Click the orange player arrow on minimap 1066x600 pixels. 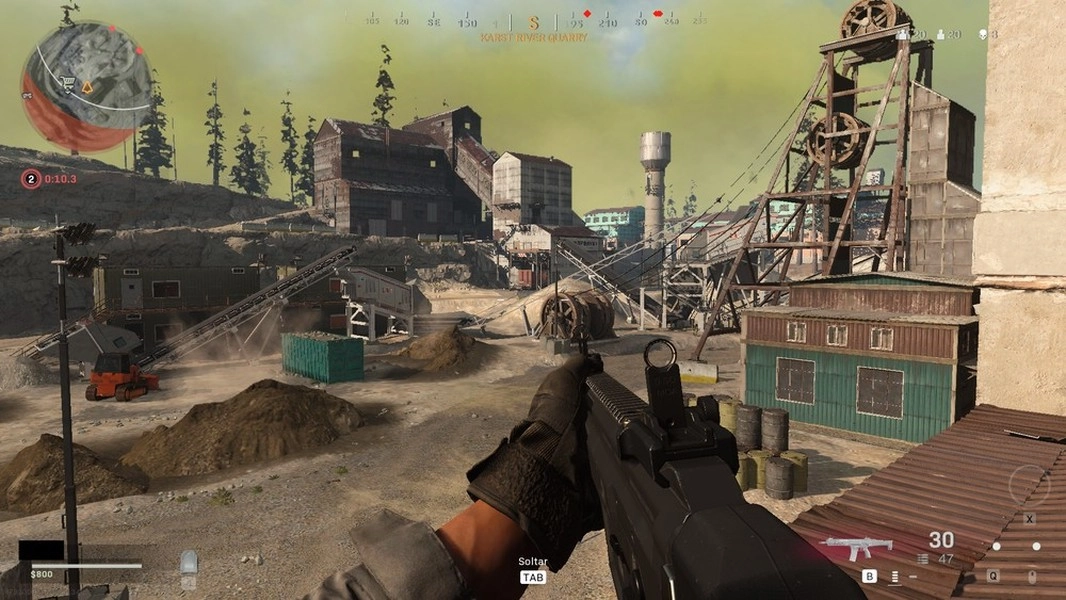click(87, 88)
